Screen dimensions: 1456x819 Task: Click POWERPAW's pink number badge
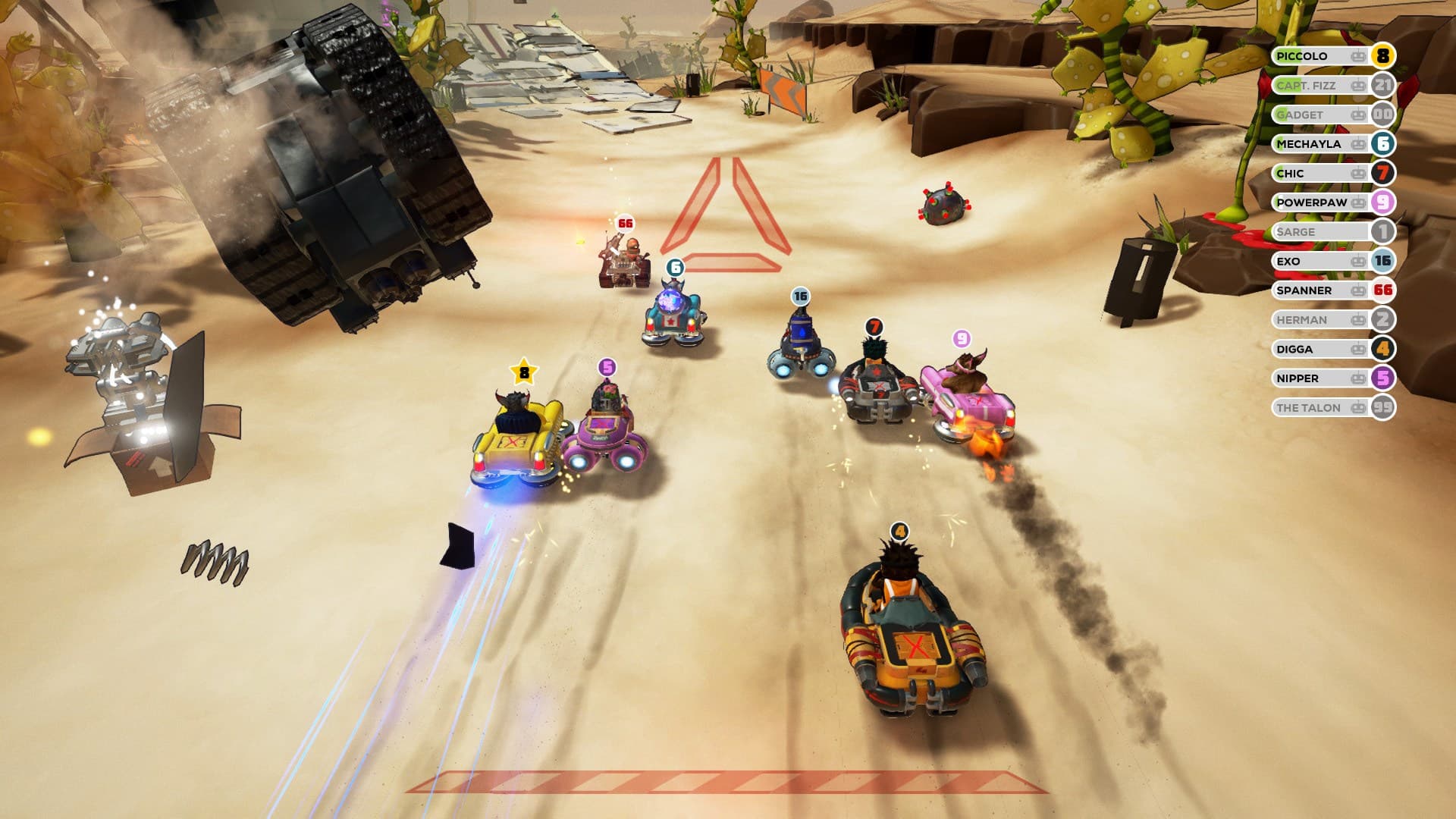(1384, 202)
